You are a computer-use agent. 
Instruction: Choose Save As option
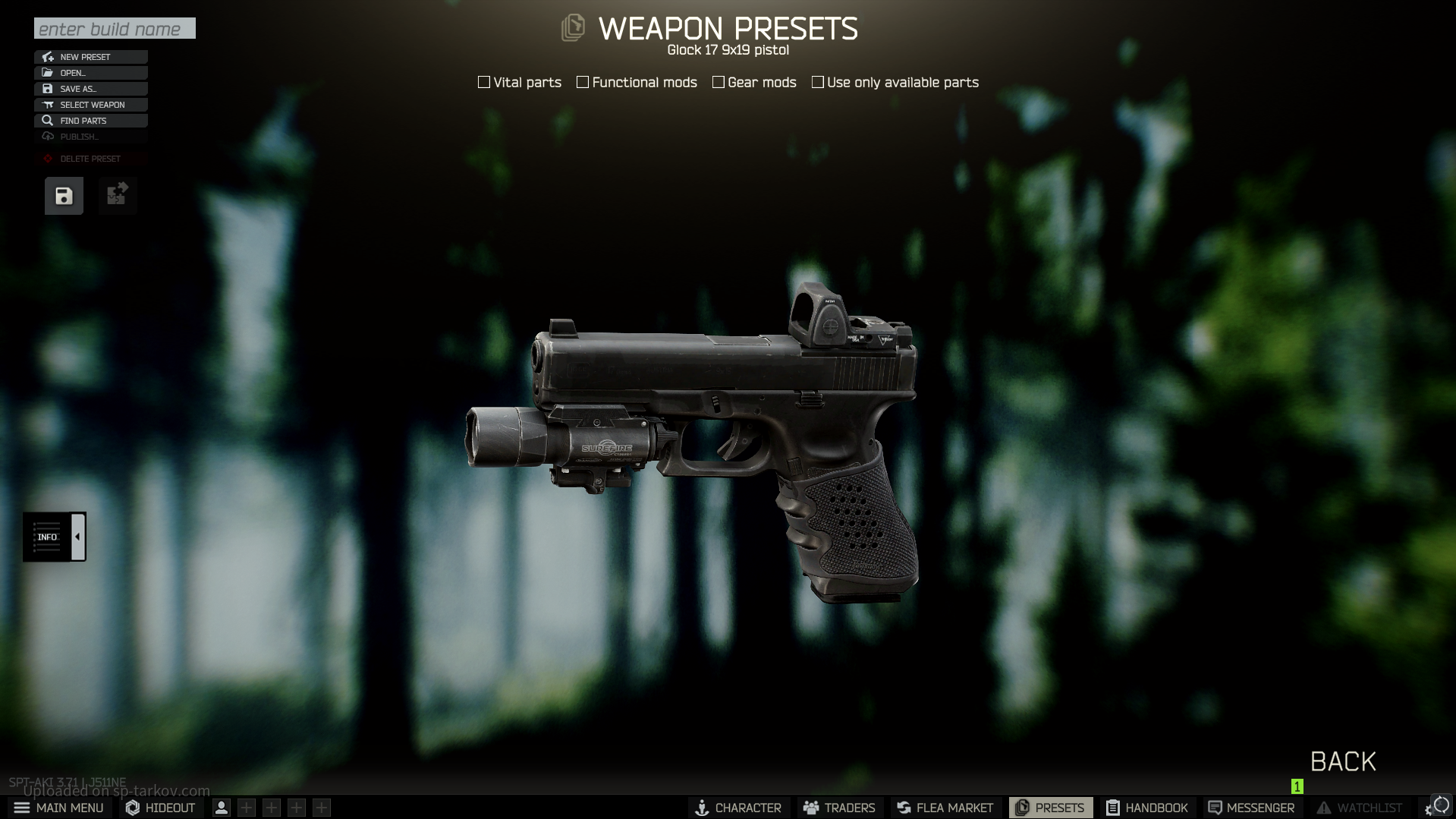pyautogui.click(x=91, y=89)
